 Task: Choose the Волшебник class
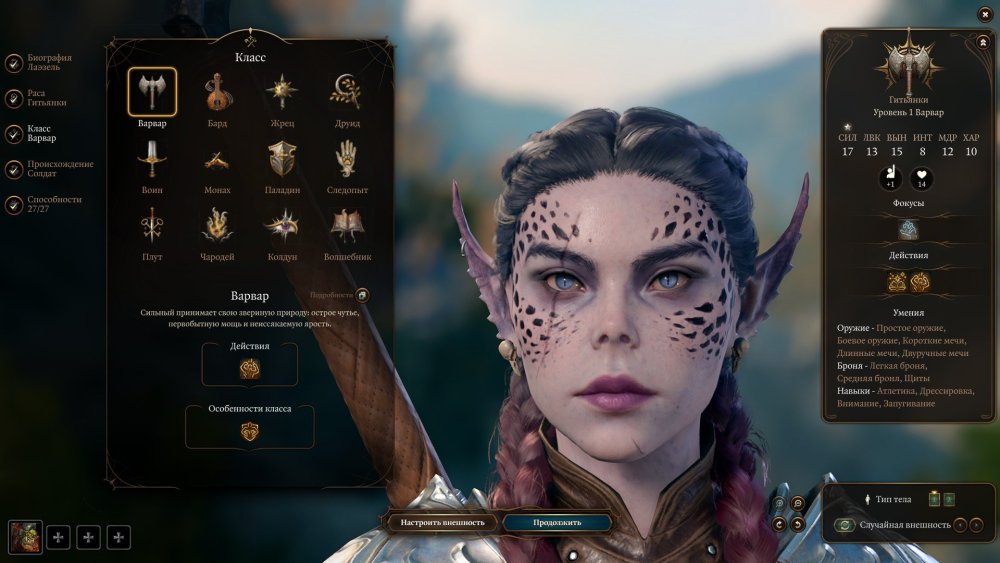point(347,226)
